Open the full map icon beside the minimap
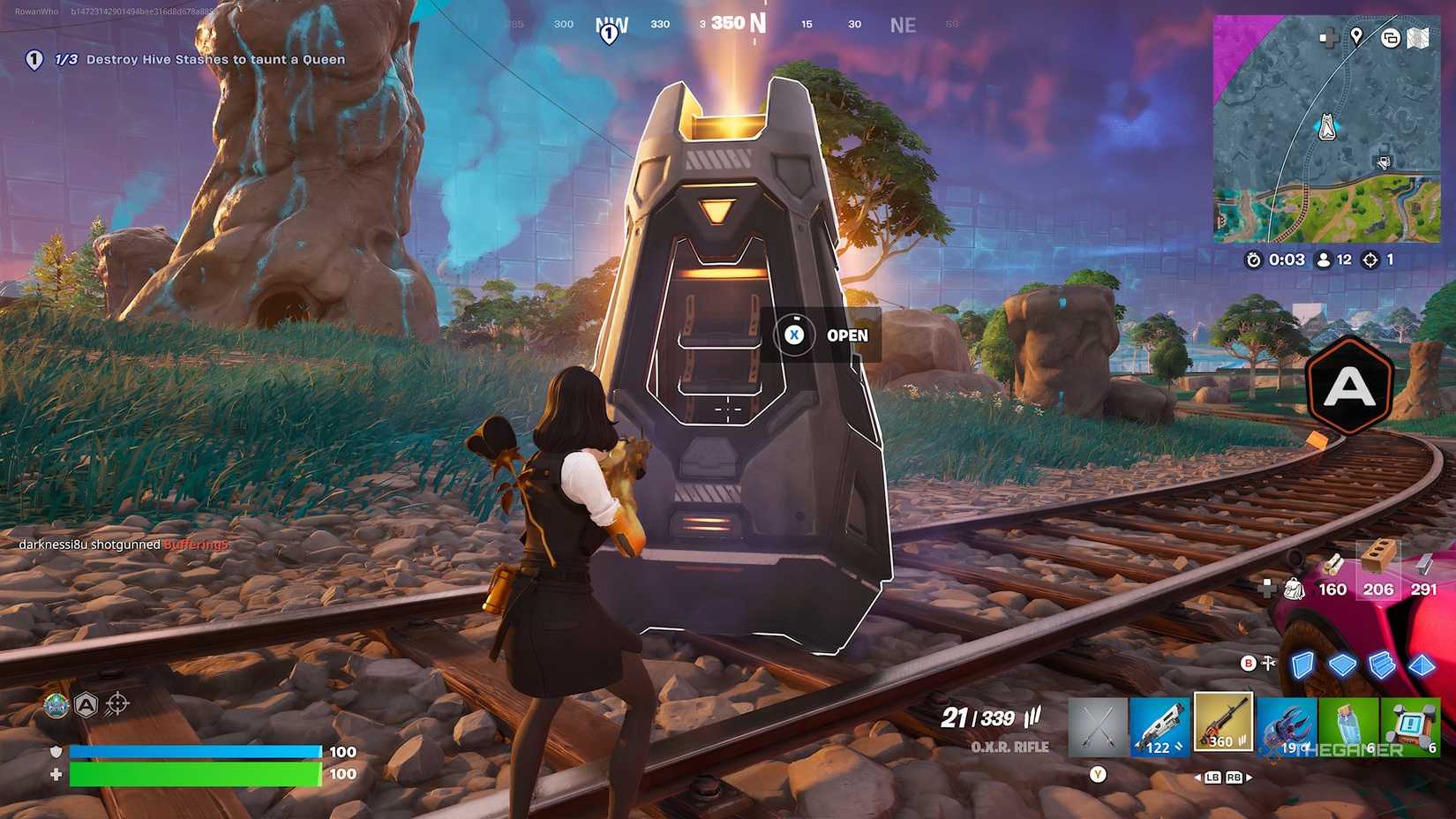 [1419, 40]
